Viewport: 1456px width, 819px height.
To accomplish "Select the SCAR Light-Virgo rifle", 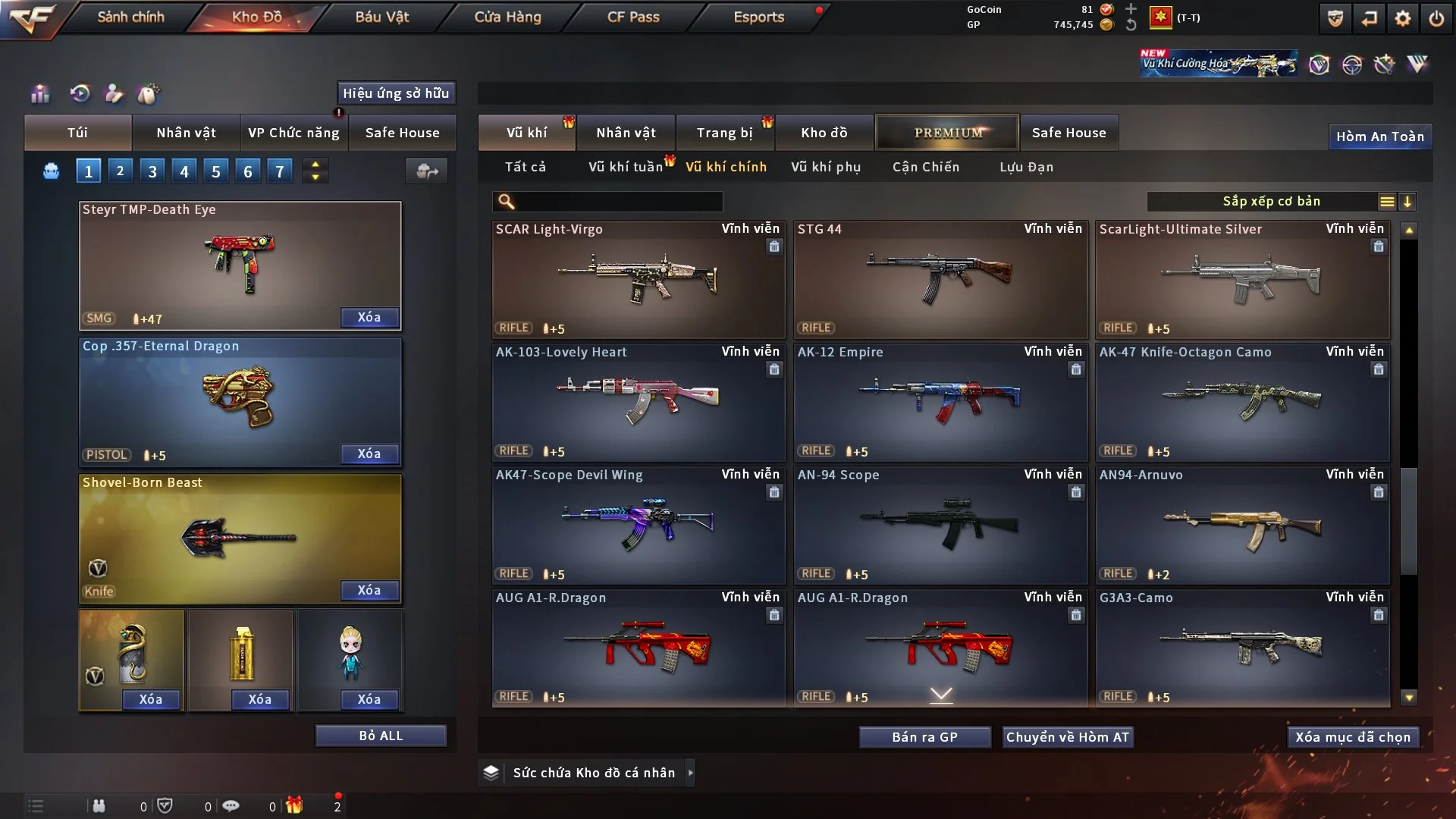I will pyautogui.click(x=638, y=279).
